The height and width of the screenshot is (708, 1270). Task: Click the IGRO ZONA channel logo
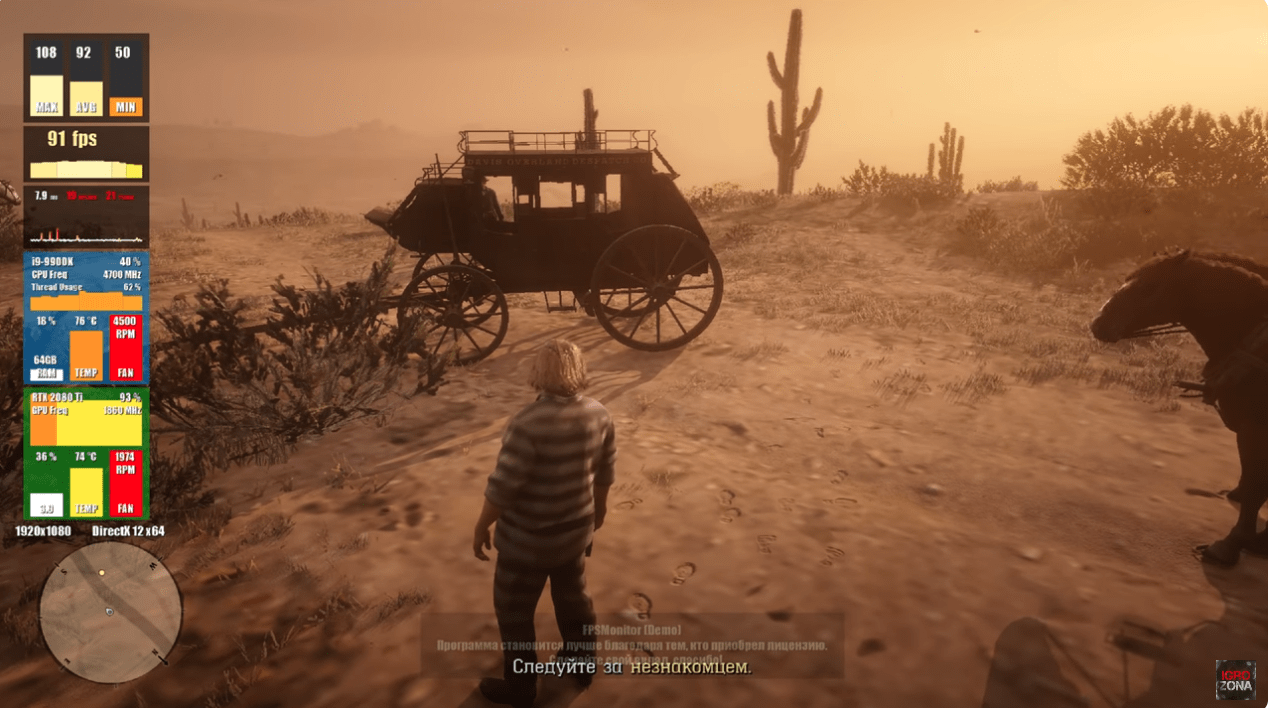(1235, 679)
